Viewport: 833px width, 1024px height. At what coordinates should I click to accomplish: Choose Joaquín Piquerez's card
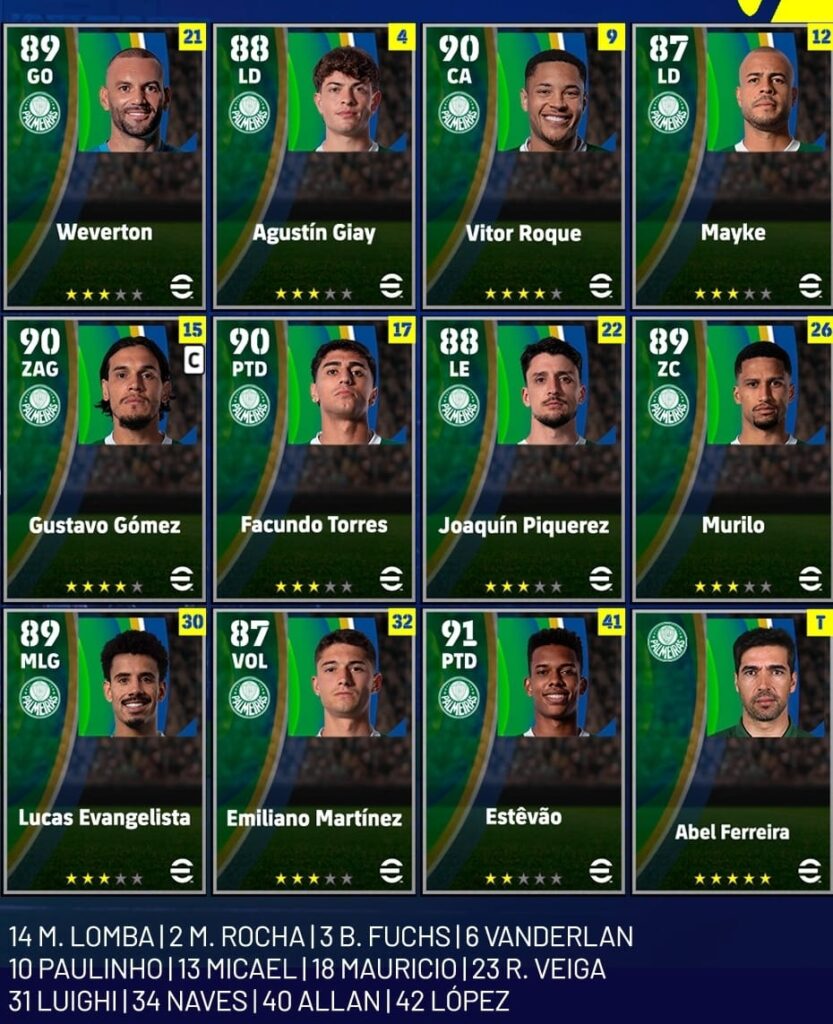[x=524, y=459]
